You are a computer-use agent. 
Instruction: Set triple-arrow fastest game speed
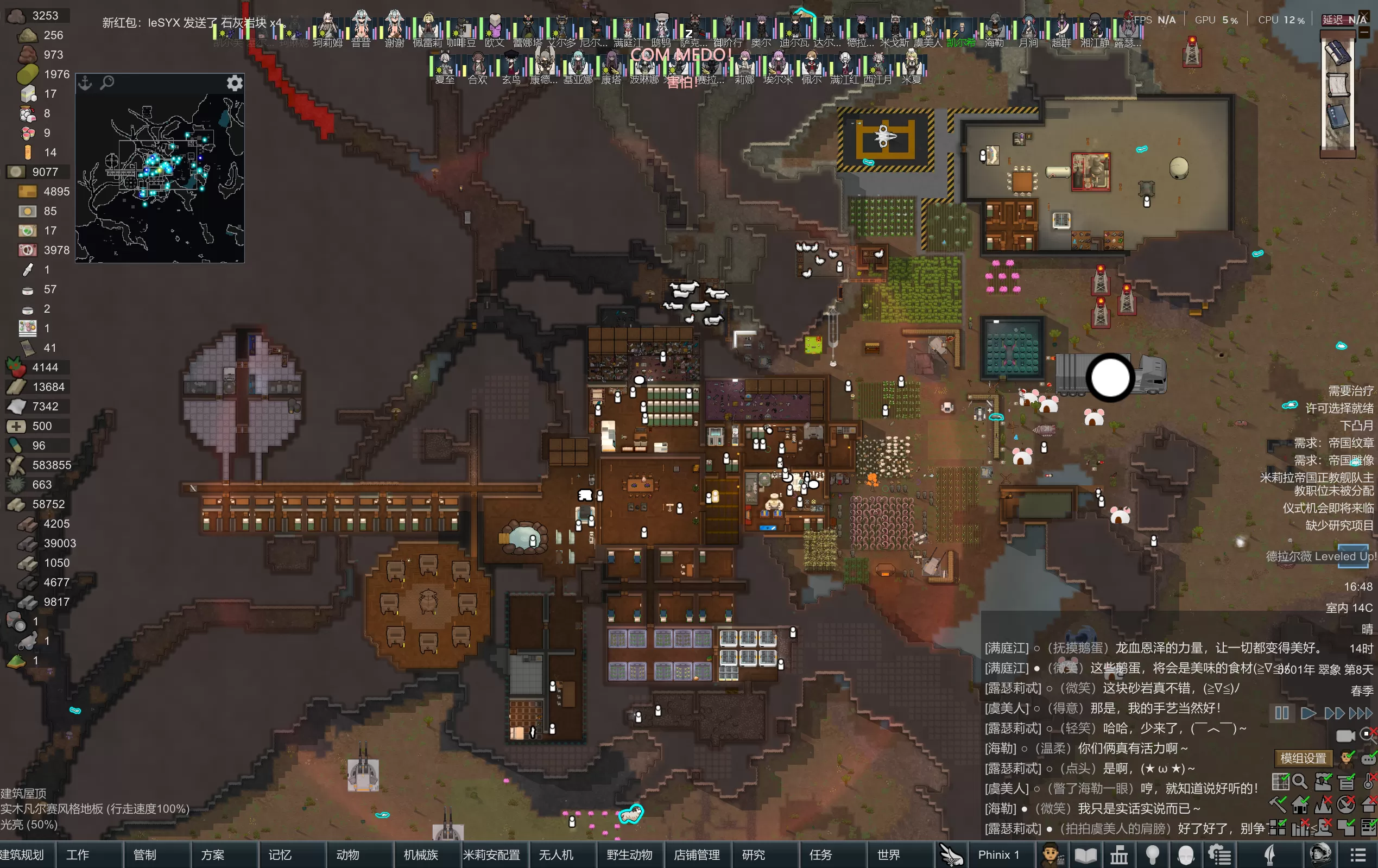tap(1360, 713)
